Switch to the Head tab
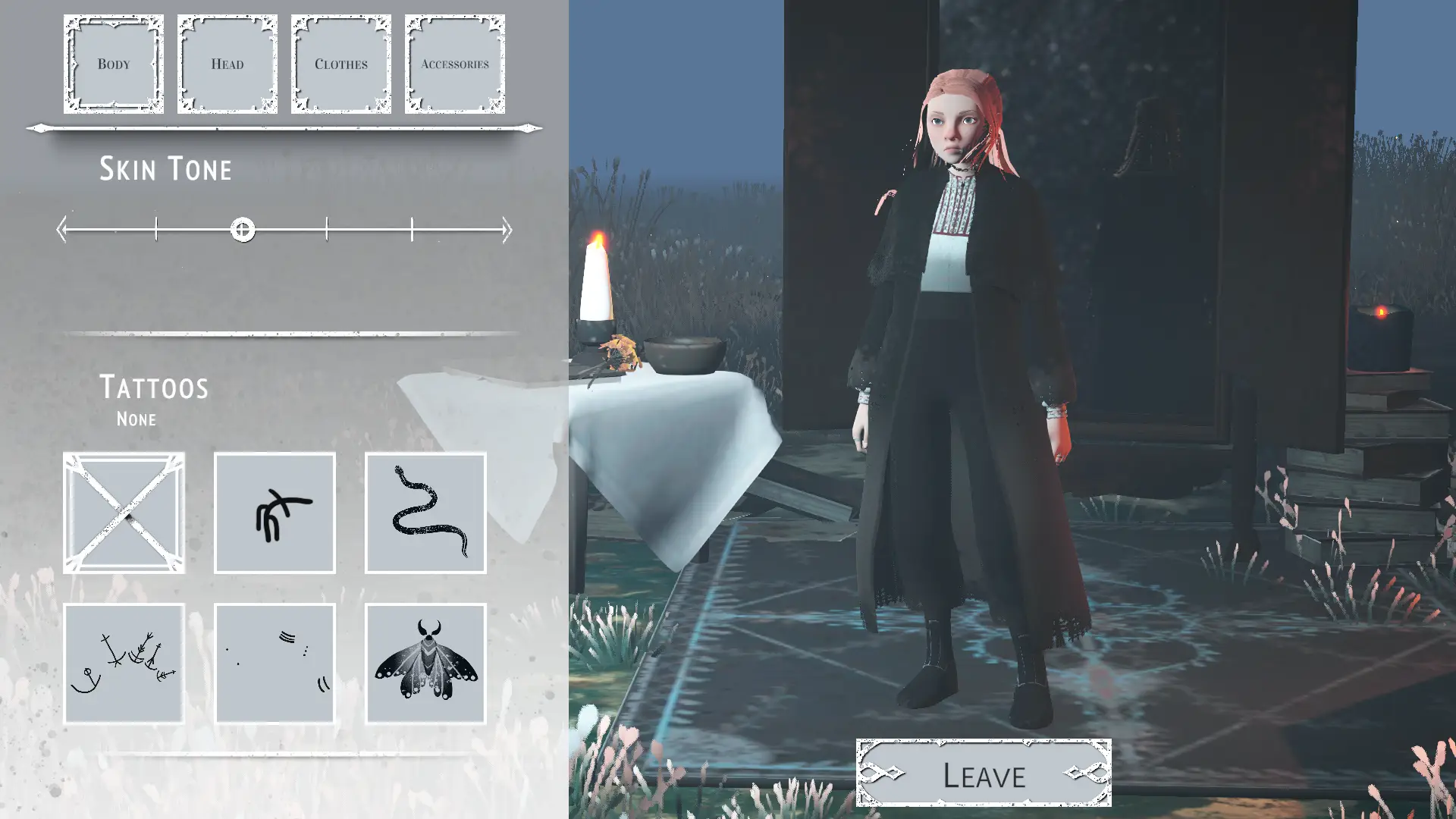The width and height of the screenshot is (1456, 819). [227, 64]
